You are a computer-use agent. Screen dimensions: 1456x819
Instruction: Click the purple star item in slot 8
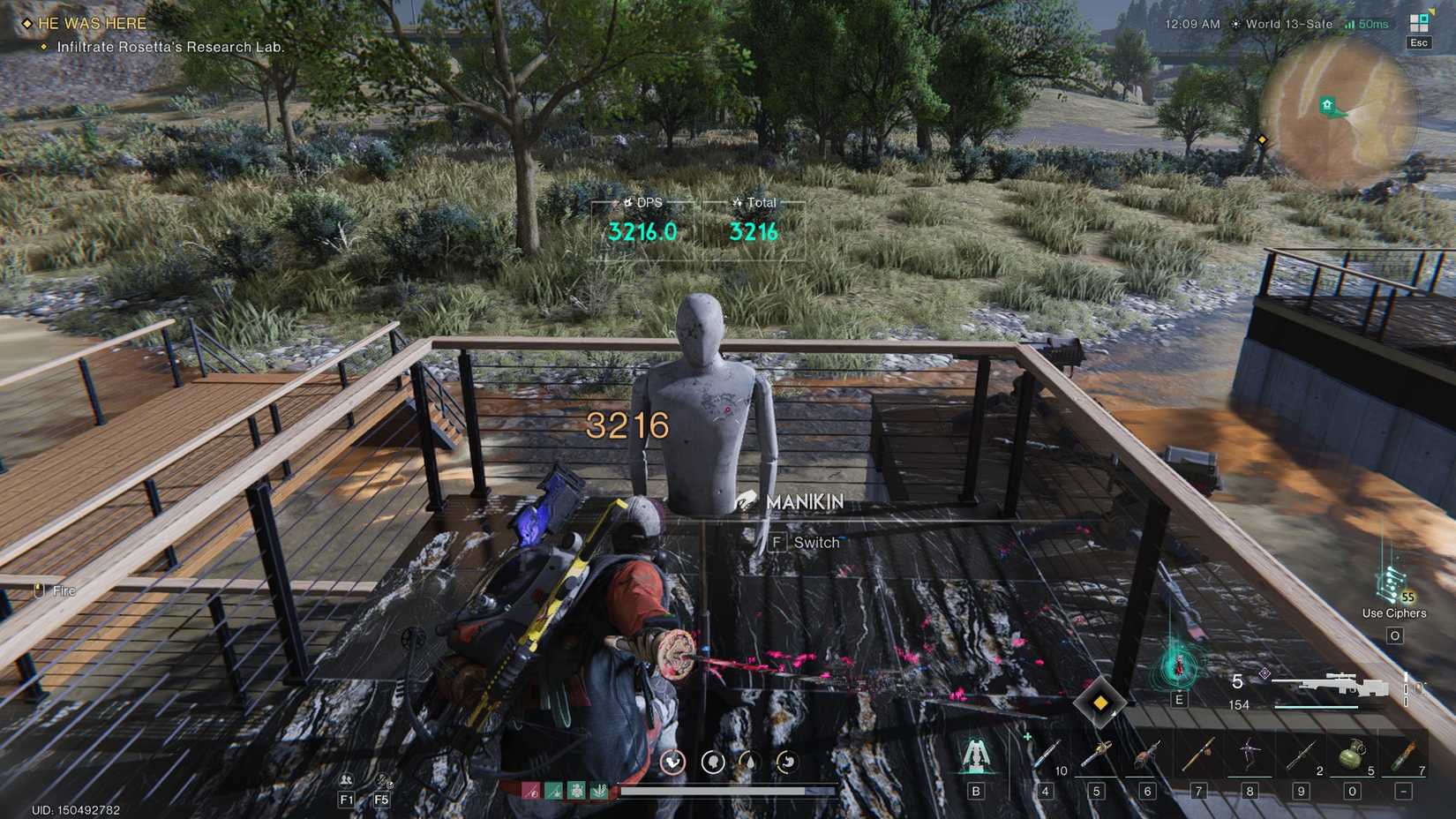coord(1250,755)
